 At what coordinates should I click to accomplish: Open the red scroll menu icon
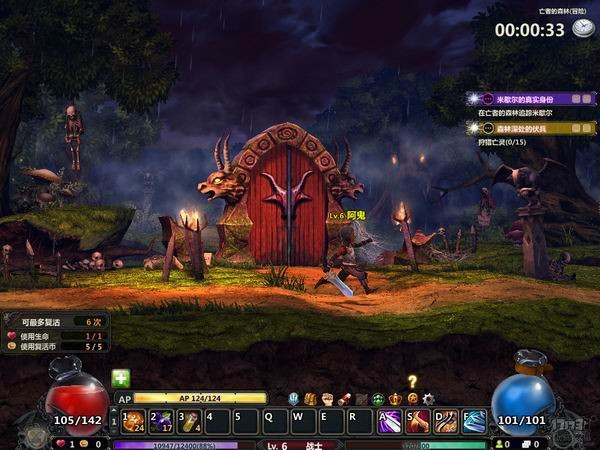point(344,398)
